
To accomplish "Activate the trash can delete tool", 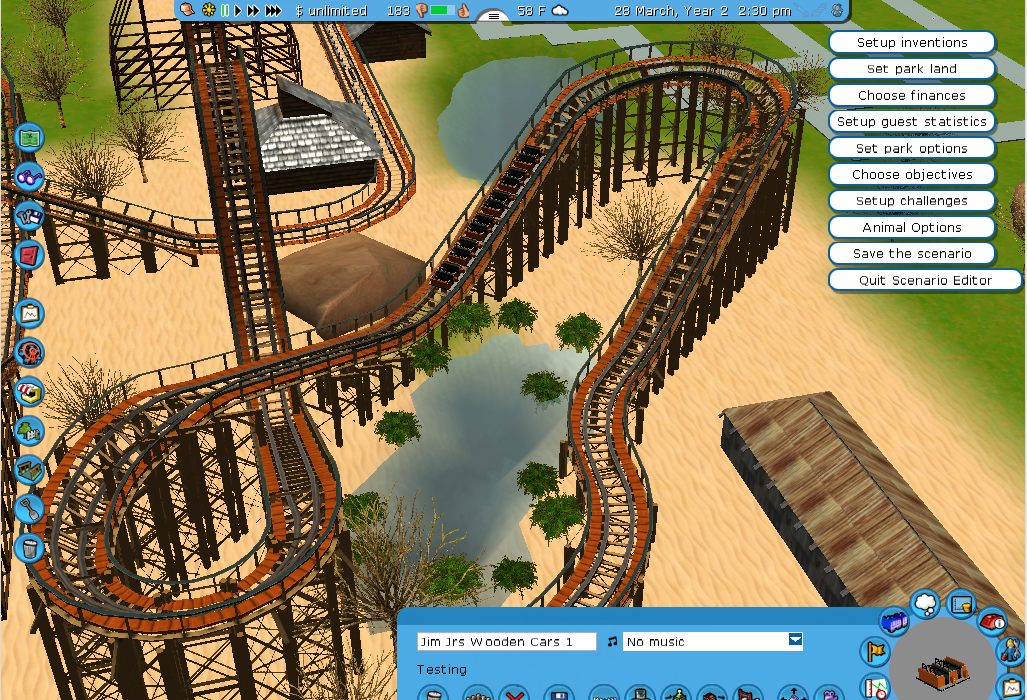I will (29, 547).
